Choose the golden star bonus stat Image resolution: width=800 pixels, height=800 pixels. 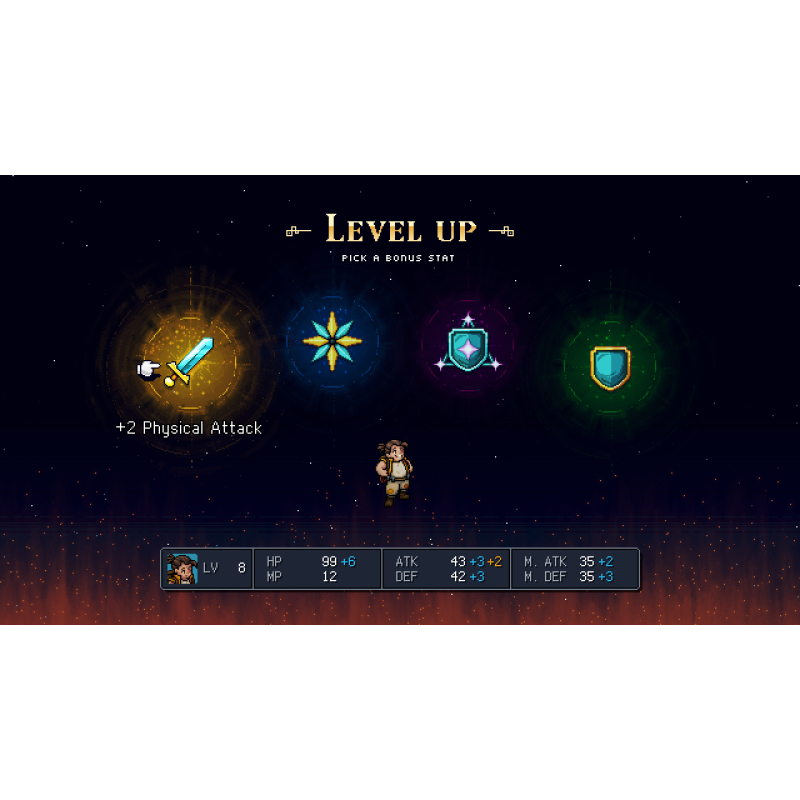coord(333,339)
